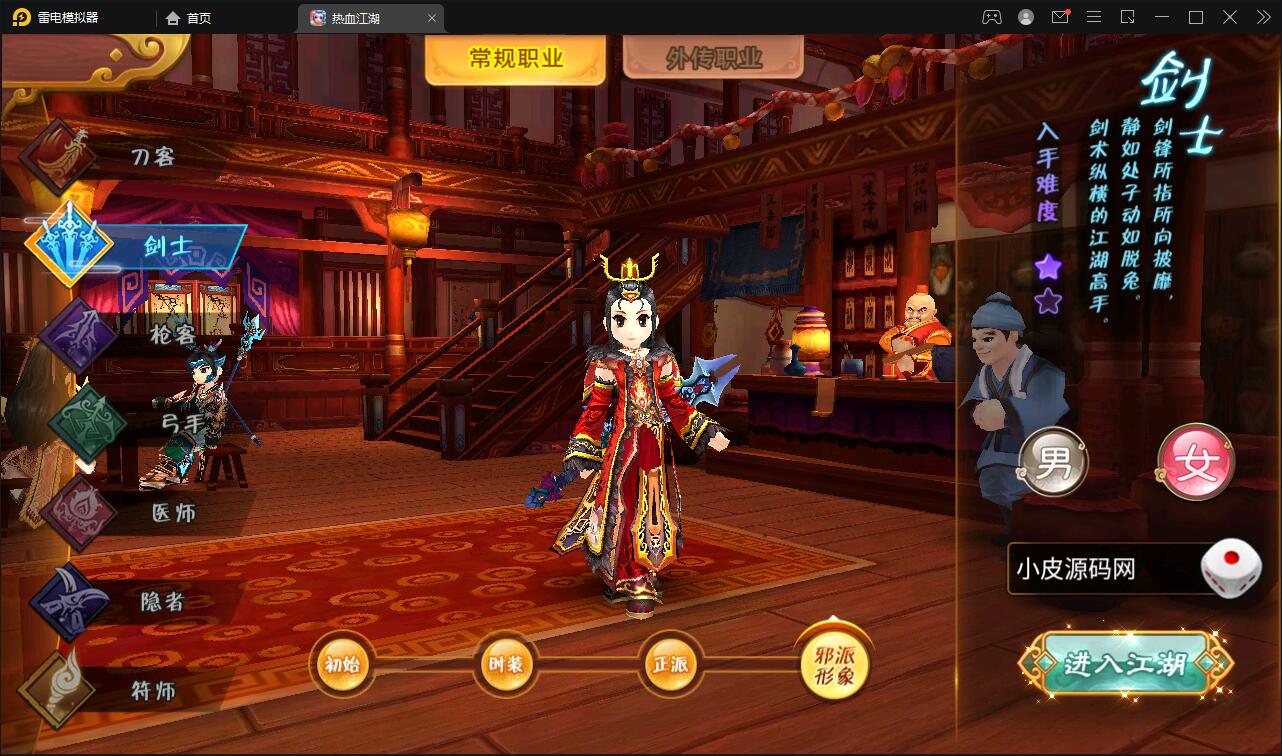Choose the 隐者 (Hermit) class icon

pyautogui.click(x=70, y=600)
